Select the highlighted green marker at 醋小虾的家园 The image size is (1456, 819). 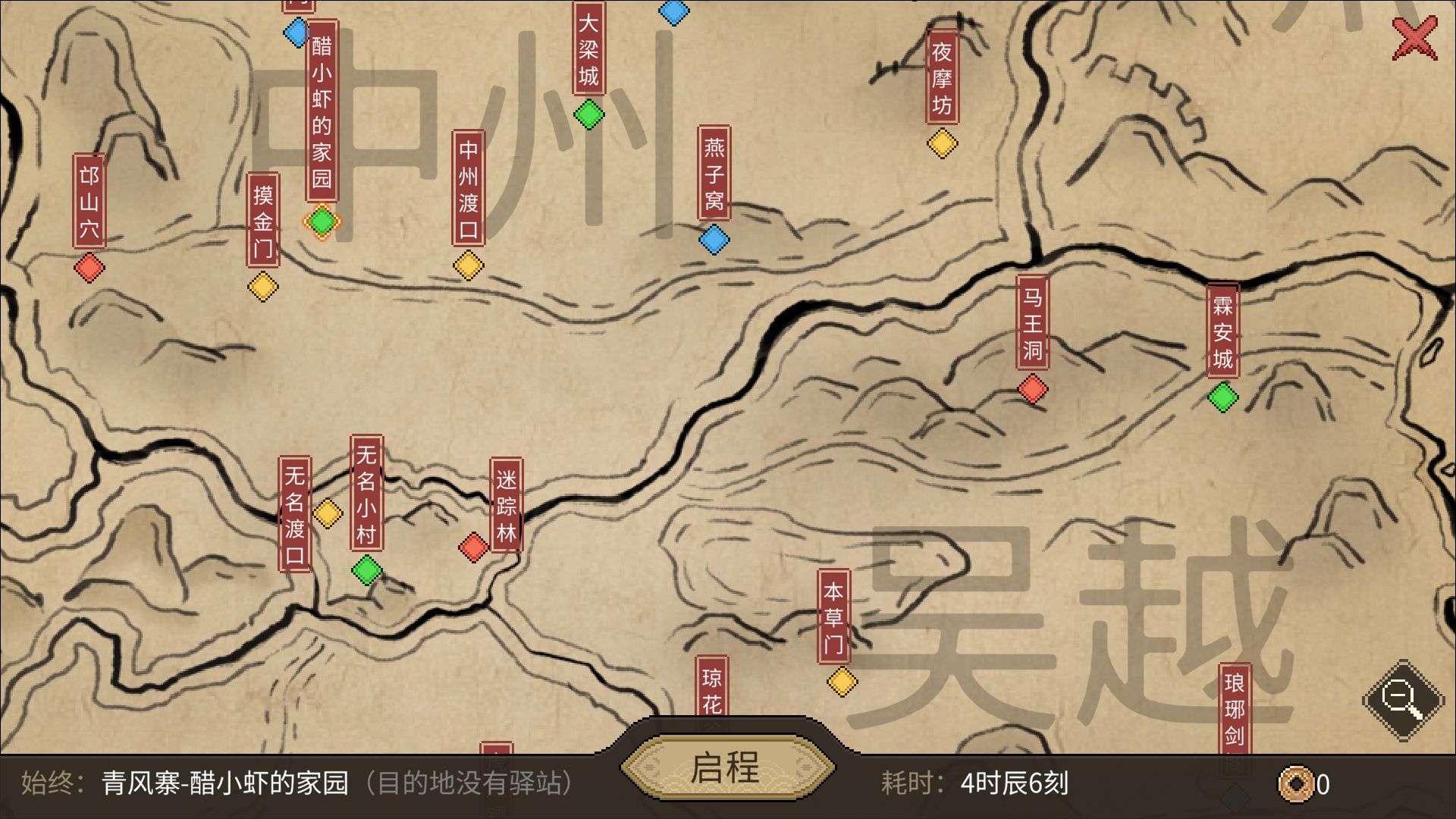coord(321,221)
